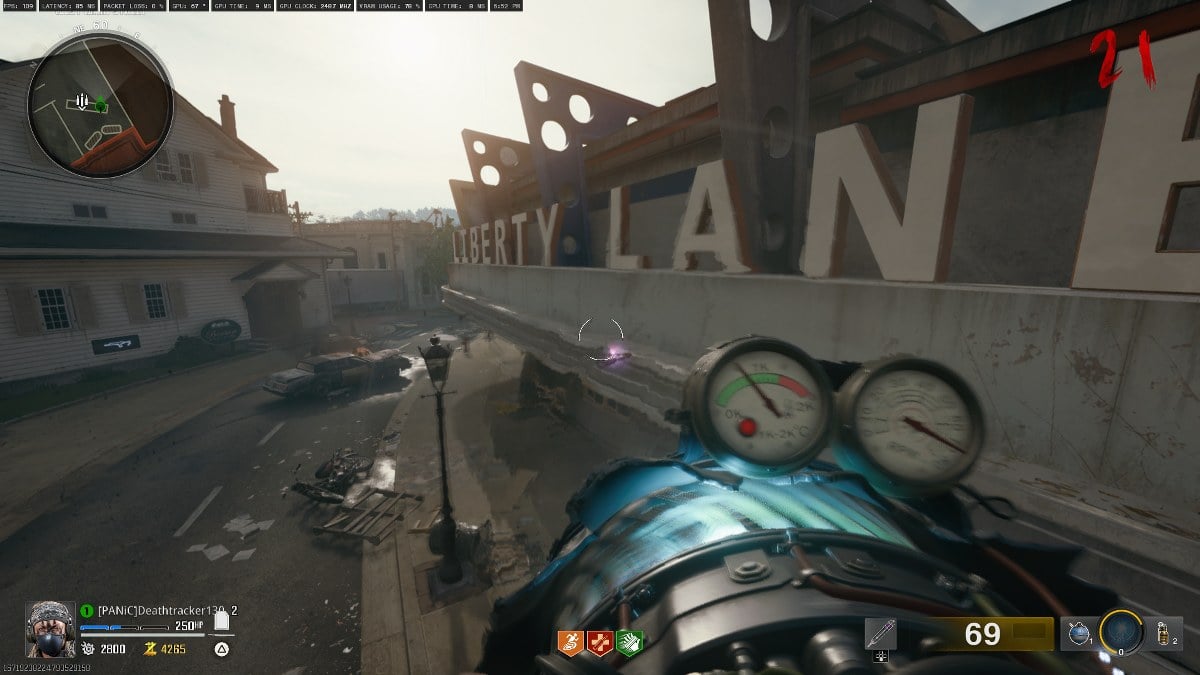Choose the green hand perk icon
This screenshot has width=1200, height=675.
[629, 642]
